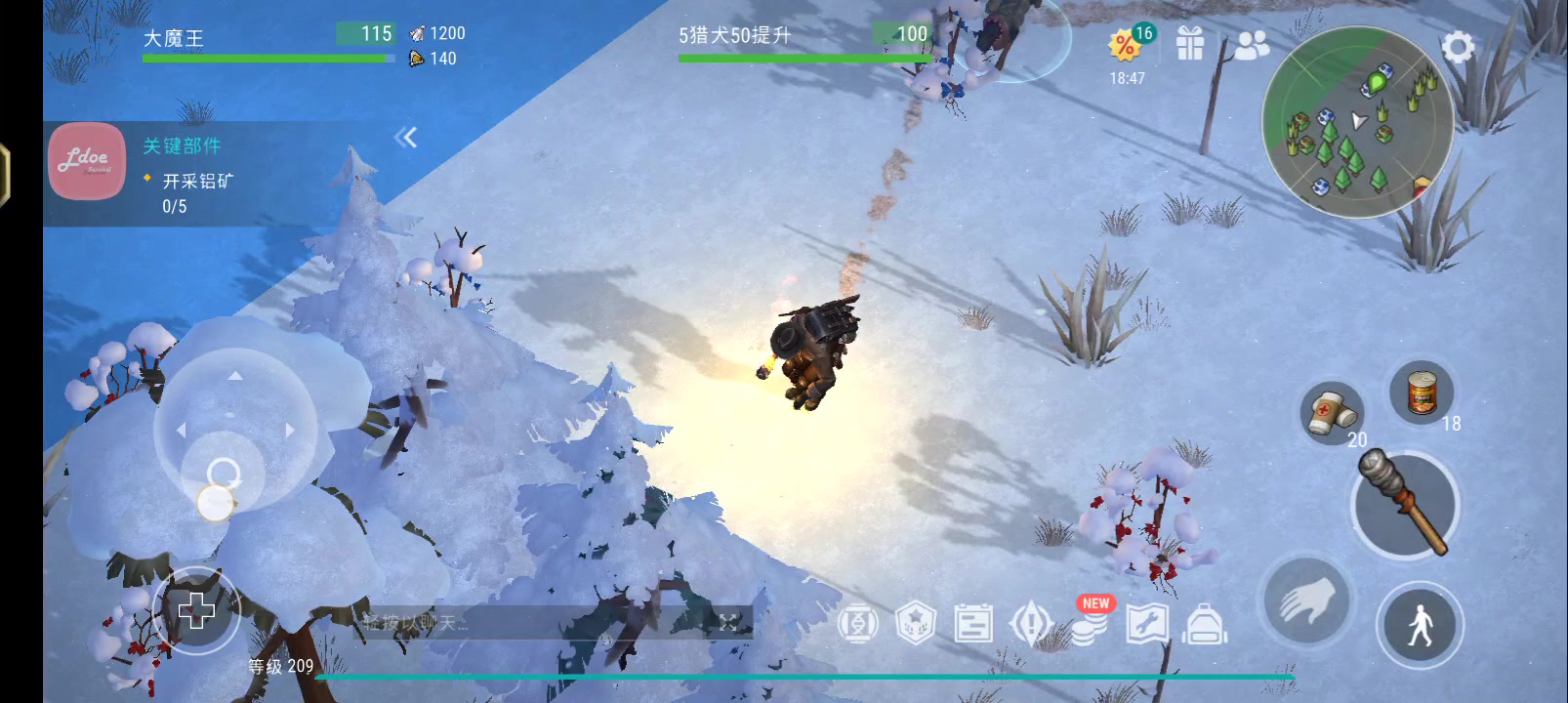Use the medkit quick slot showing 20
Image resolution: width=1568 pixels, height=703 pixels.
1332,414
